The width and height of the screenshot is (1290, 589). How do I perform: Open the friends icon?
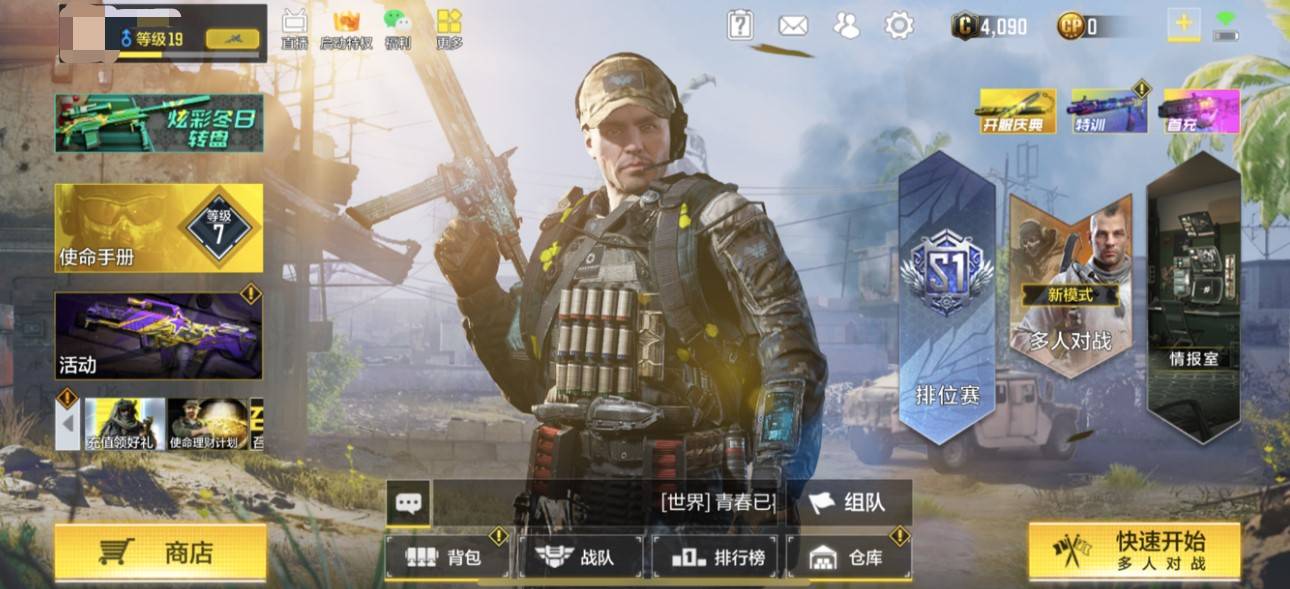[846, 25]
